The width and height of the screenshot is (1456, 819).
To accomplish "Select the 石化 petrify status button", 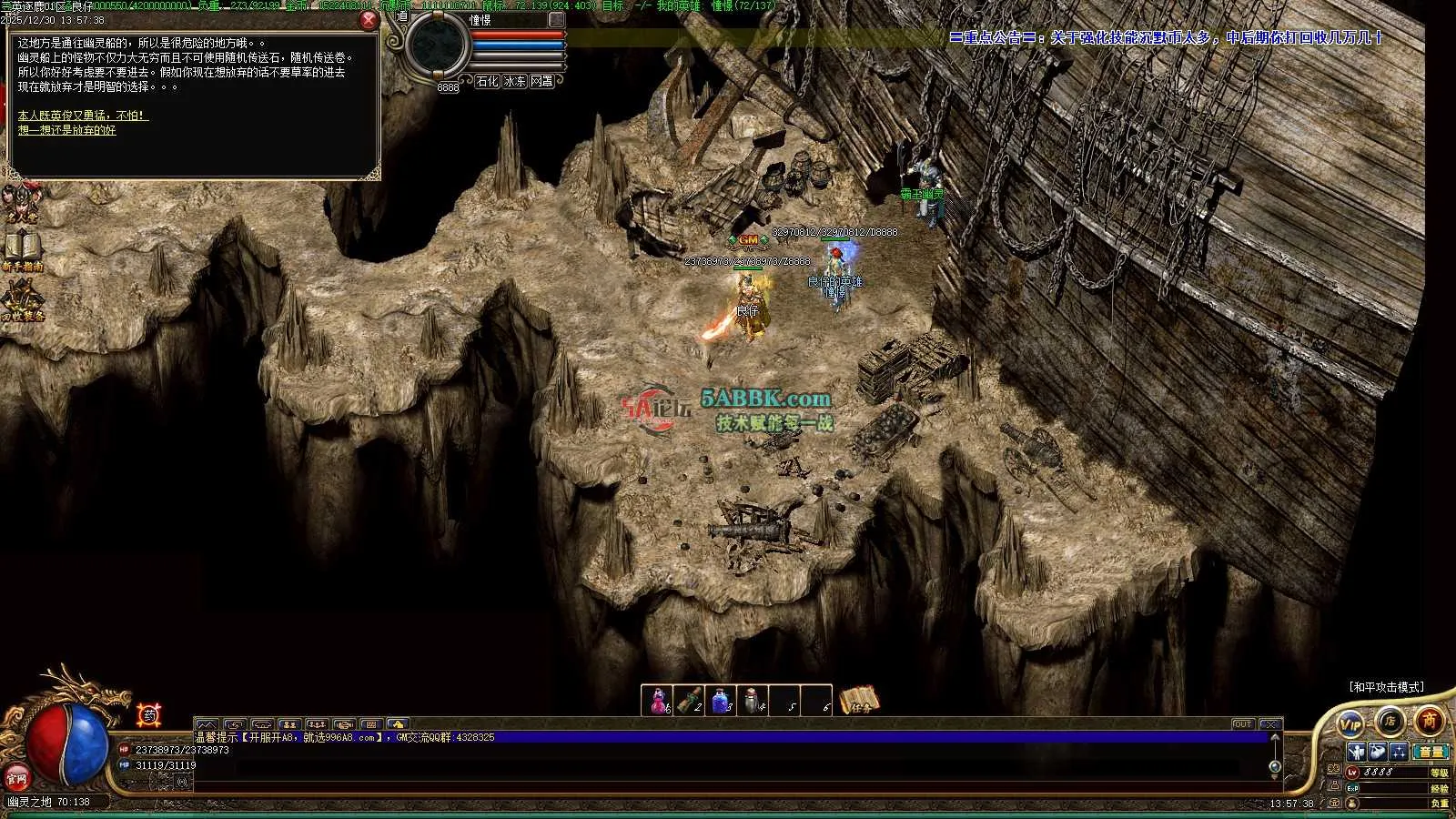I will (487, 81).
